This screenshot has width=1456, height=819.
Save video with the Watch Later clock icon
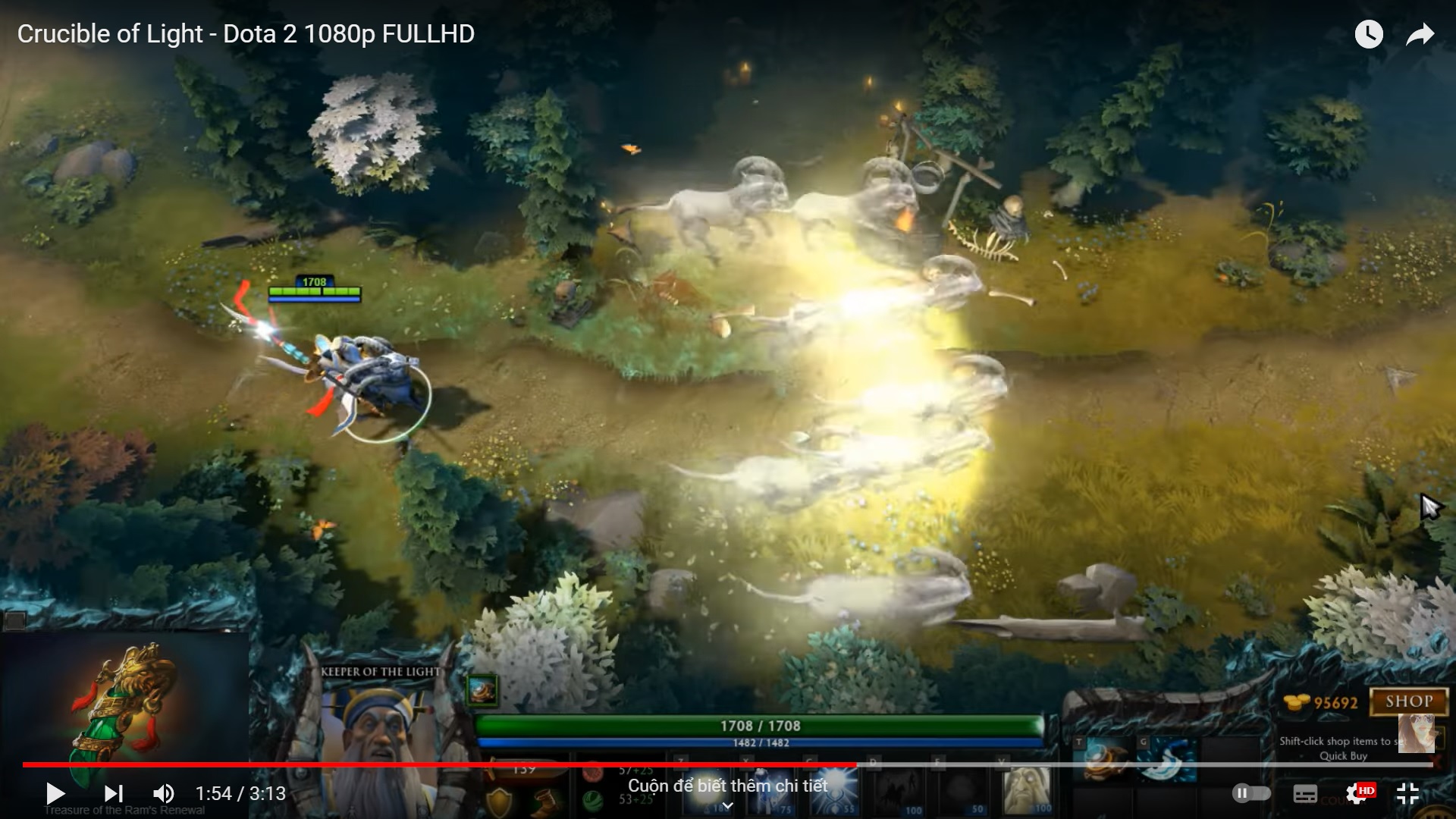point(1369,34)
